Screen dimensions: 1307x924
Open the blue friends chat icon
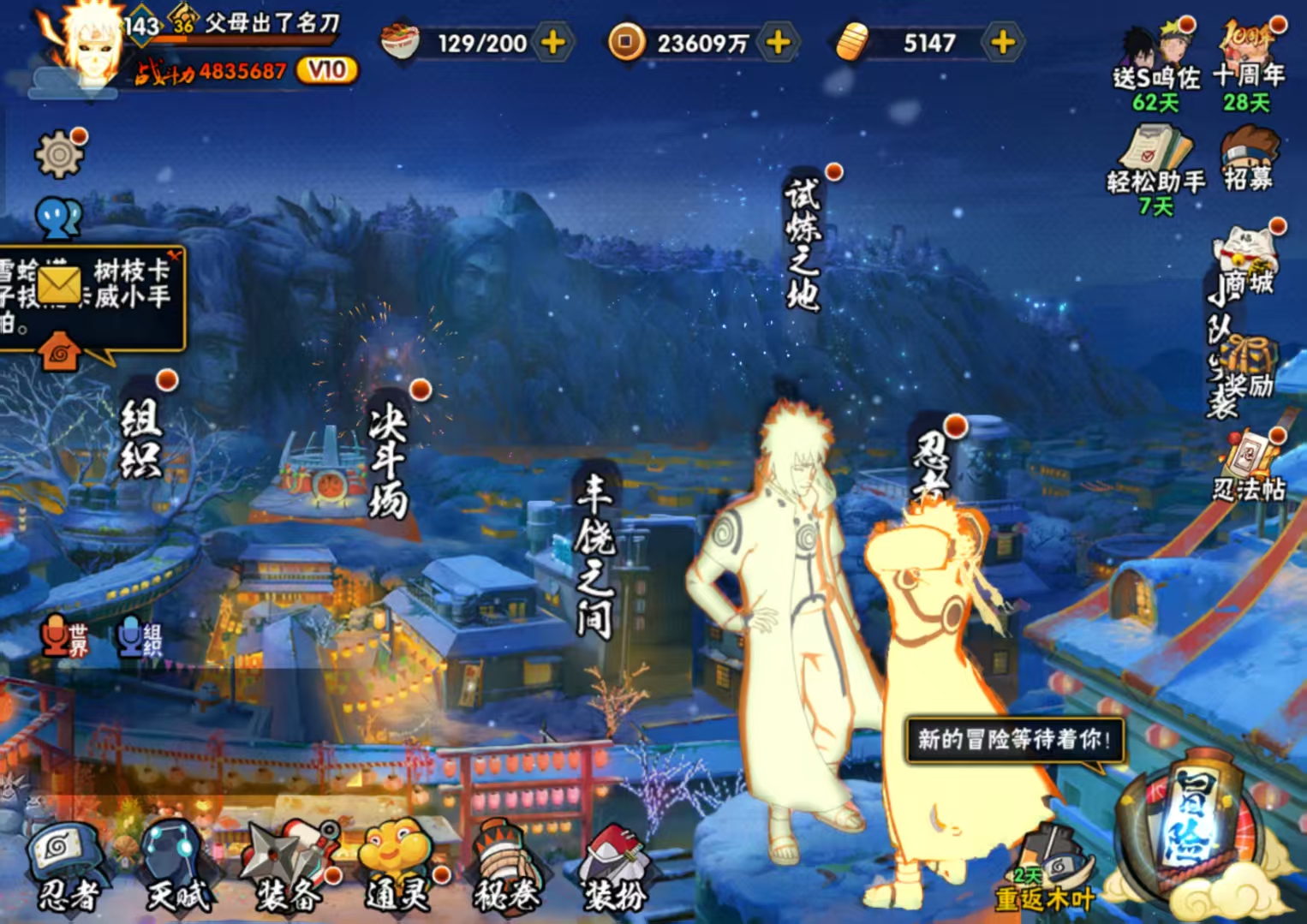pyautogui.click(x=58, y=218)
